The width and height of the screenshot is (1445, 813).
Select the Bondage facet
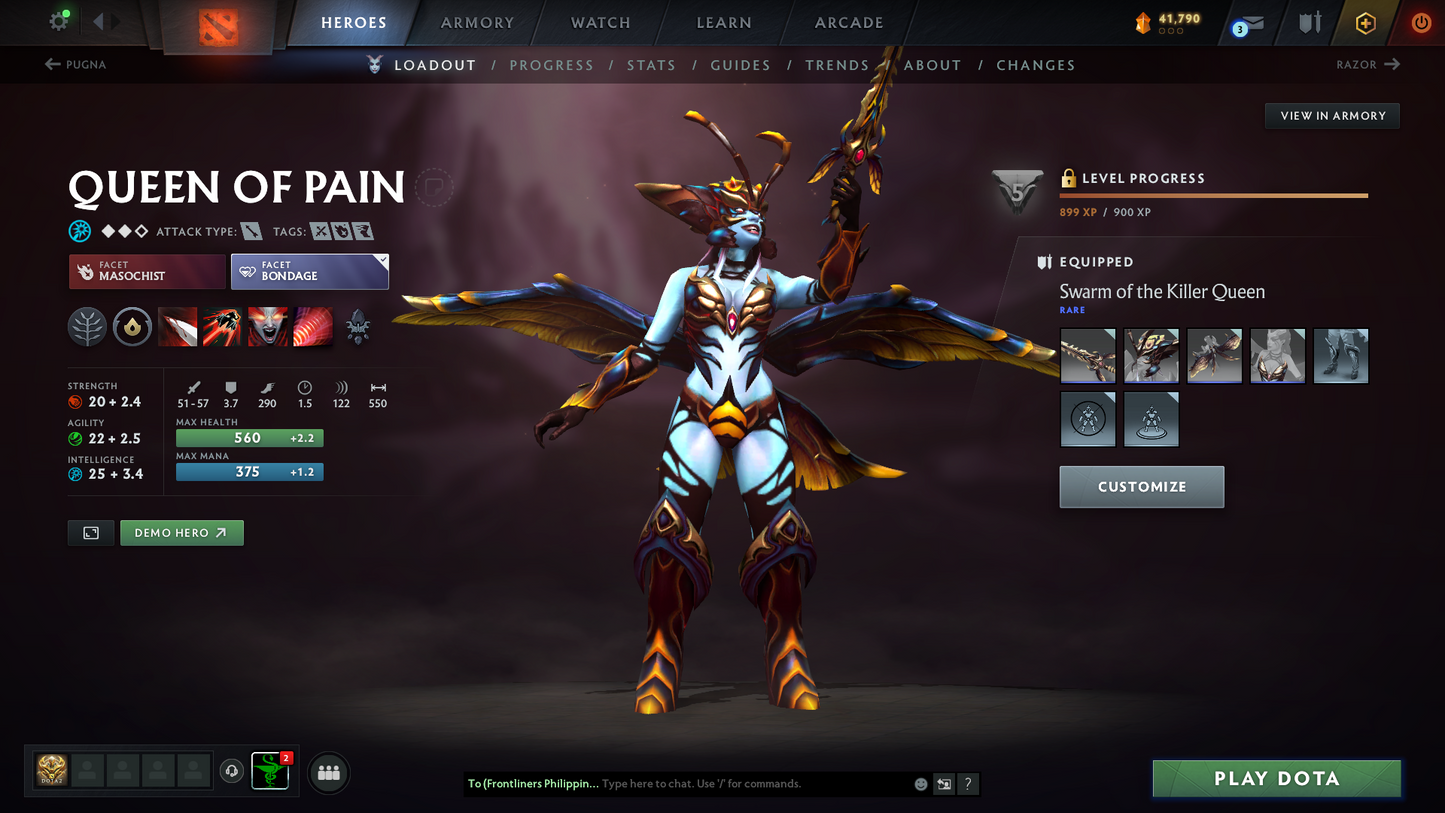(310, 271)
